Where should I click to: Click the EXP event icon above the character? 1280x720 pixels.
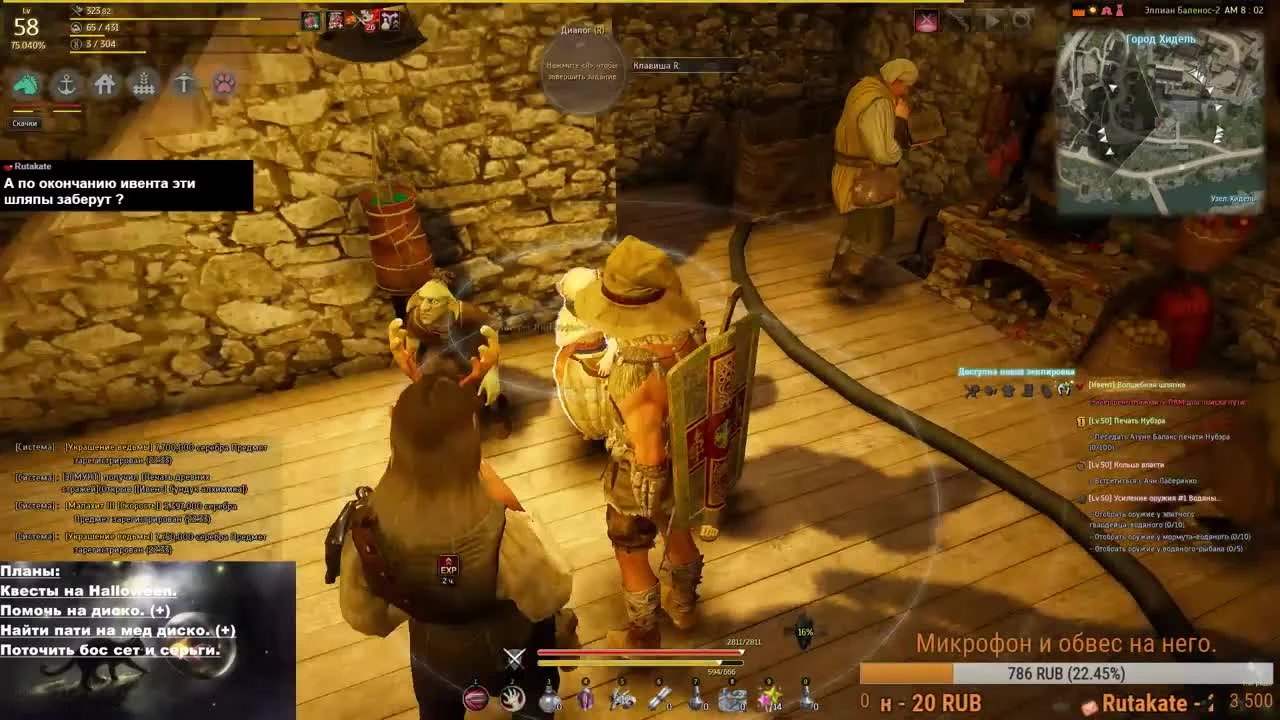coord(447,563)
